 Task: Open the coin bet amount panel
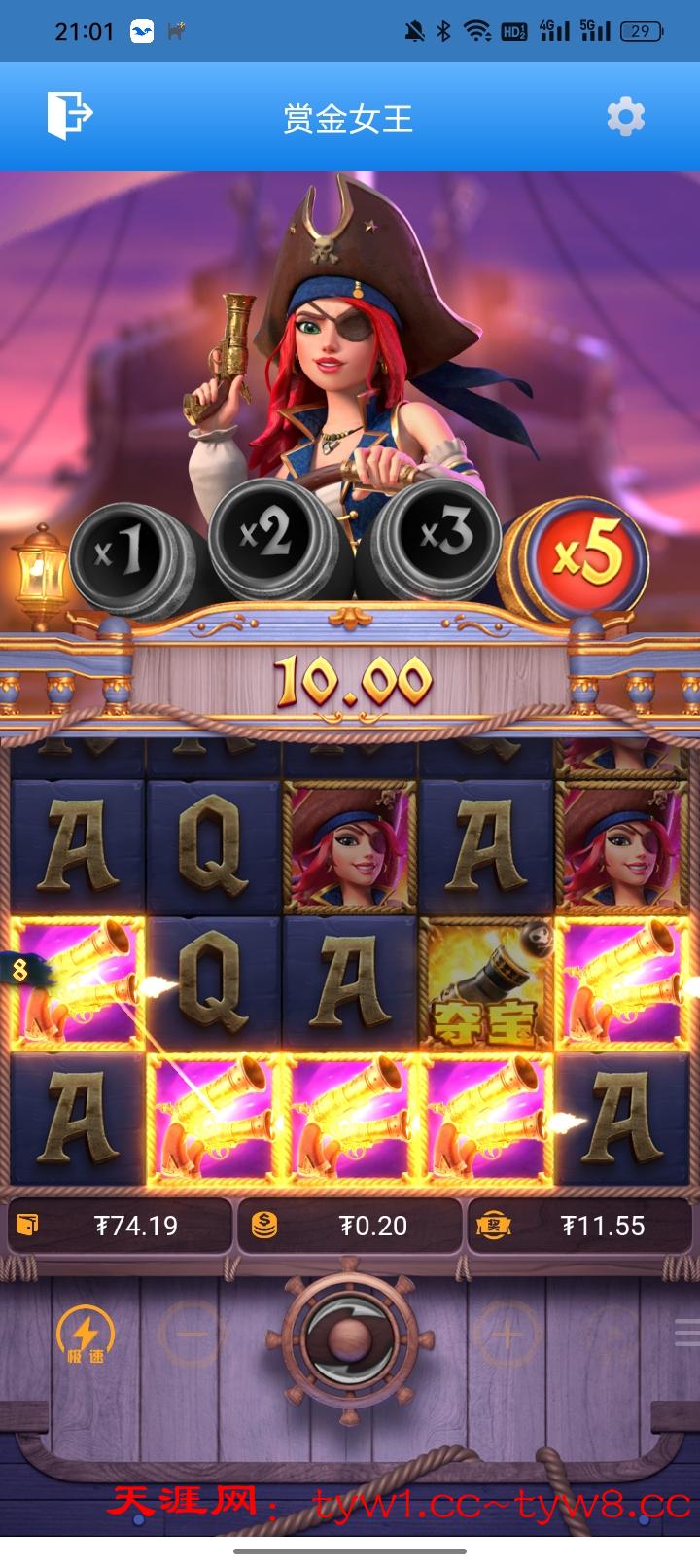pyautogui.click(x=349, y=1226)
